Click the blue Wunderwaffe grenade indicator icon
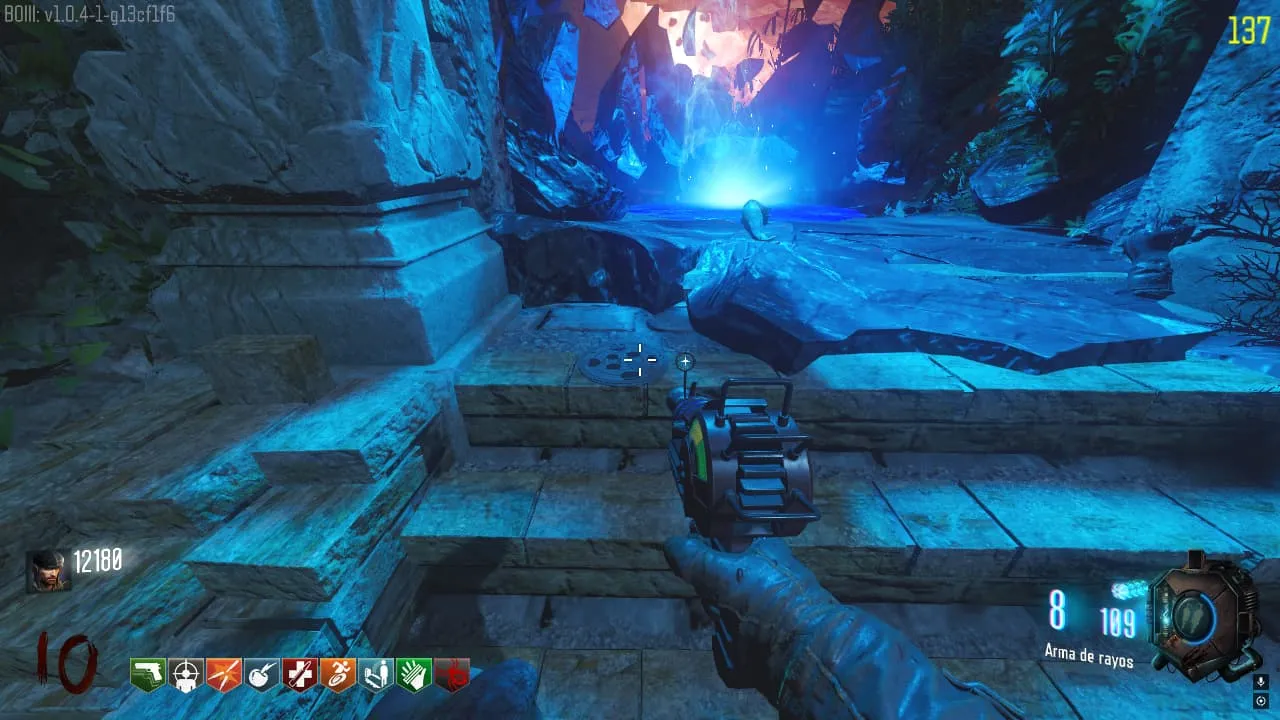 1125,590
